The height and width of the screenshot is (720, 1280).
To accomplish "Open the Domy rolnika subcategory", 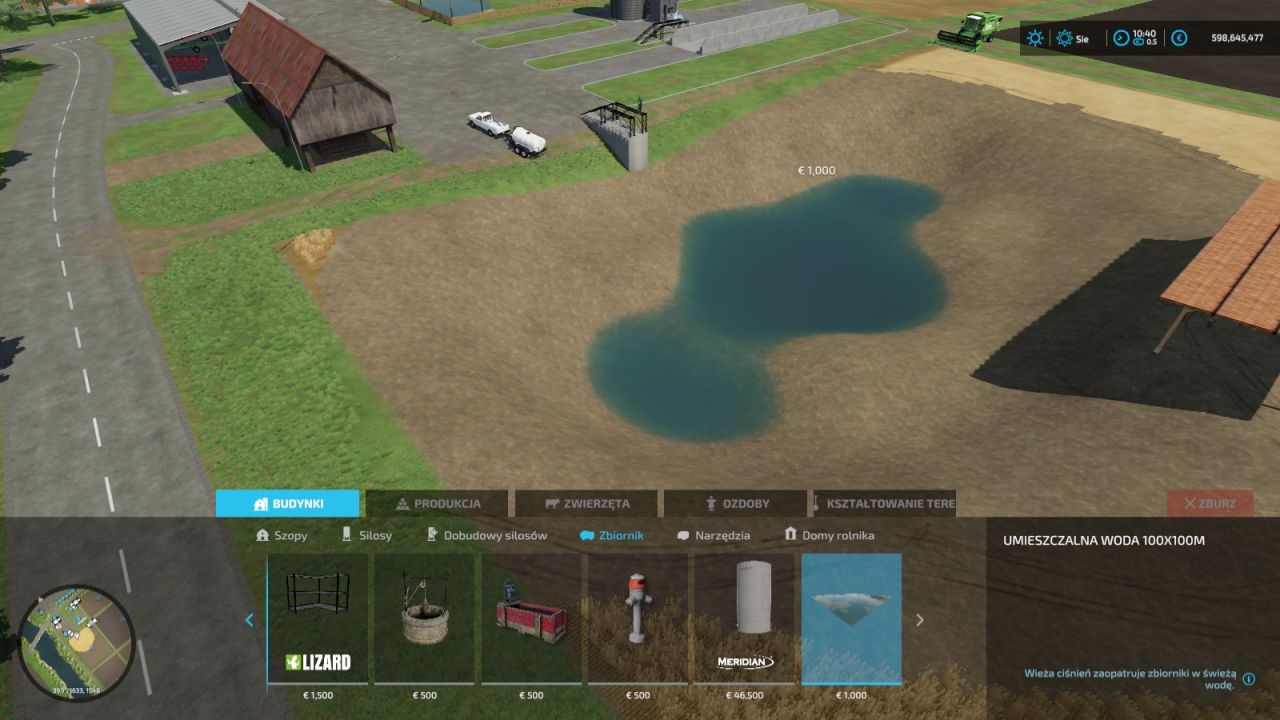I will pyautogui.click(x=829, y=535).
